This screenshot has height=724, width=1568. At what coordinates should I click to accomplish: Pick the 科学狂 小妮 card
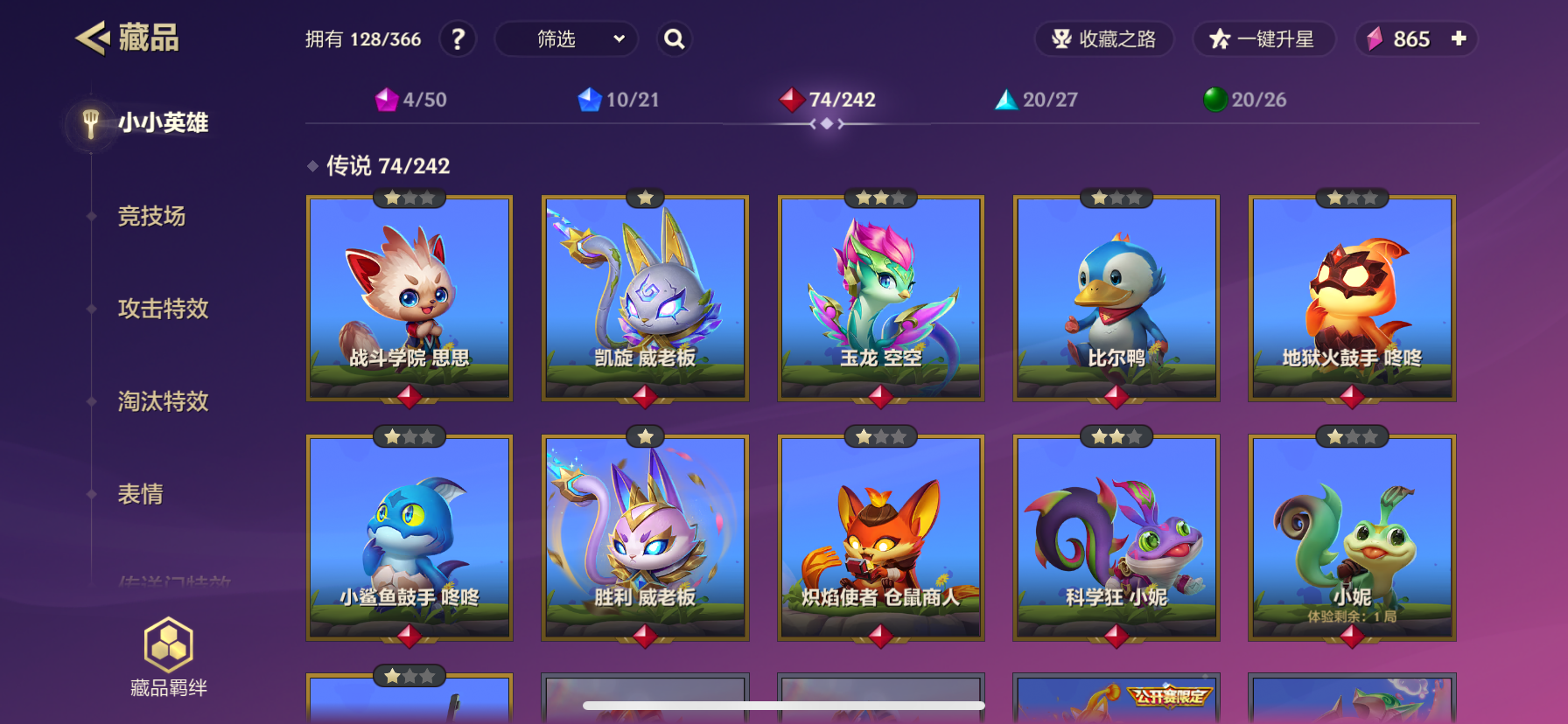1116,538
